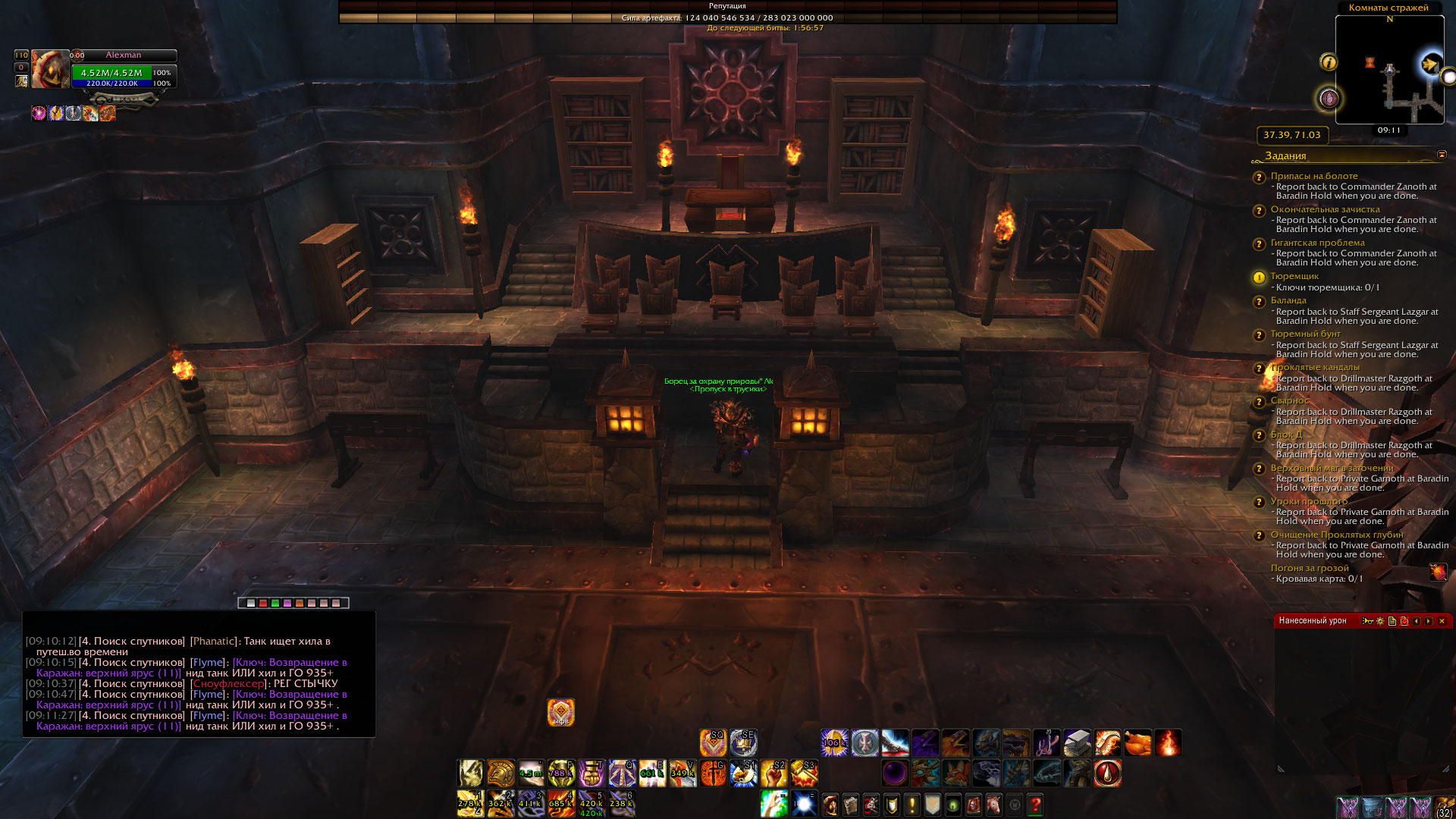1456x819 pixels.
Task: Use the fishing hook ability icon
Action: click(x=1046, y=743)
